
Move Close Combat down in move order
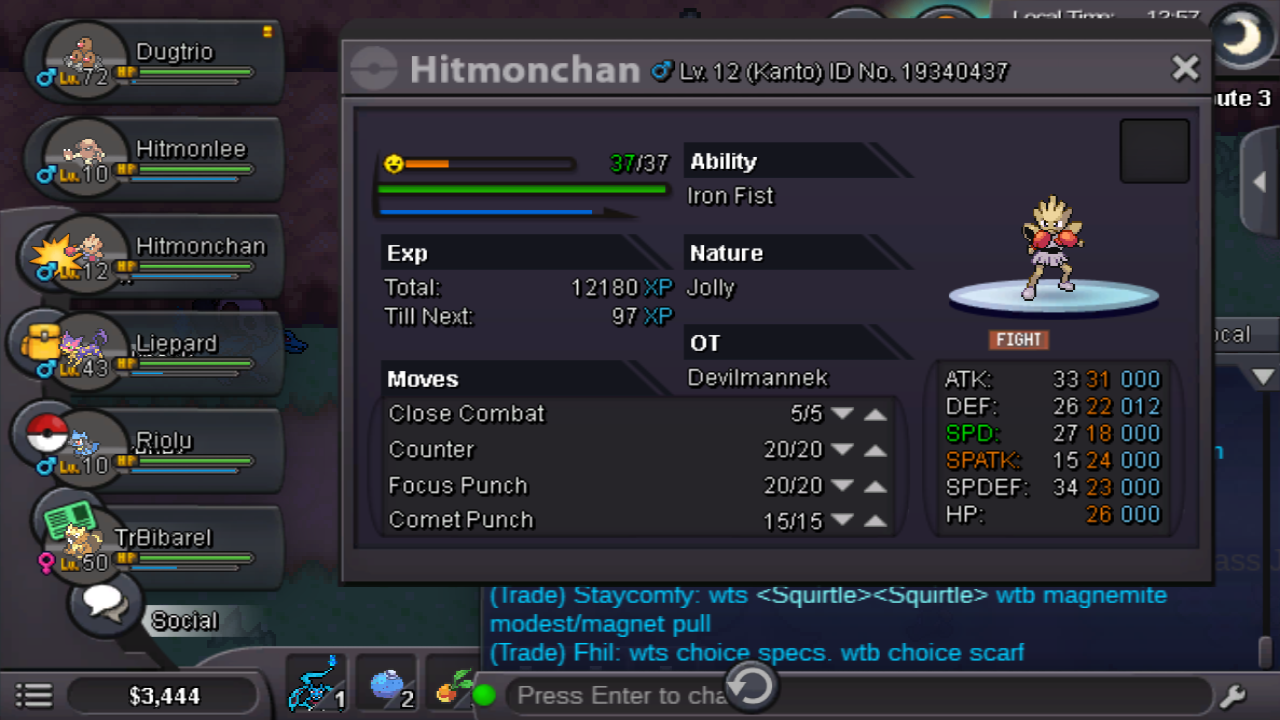pyautogui.click(x=842, y=414)
